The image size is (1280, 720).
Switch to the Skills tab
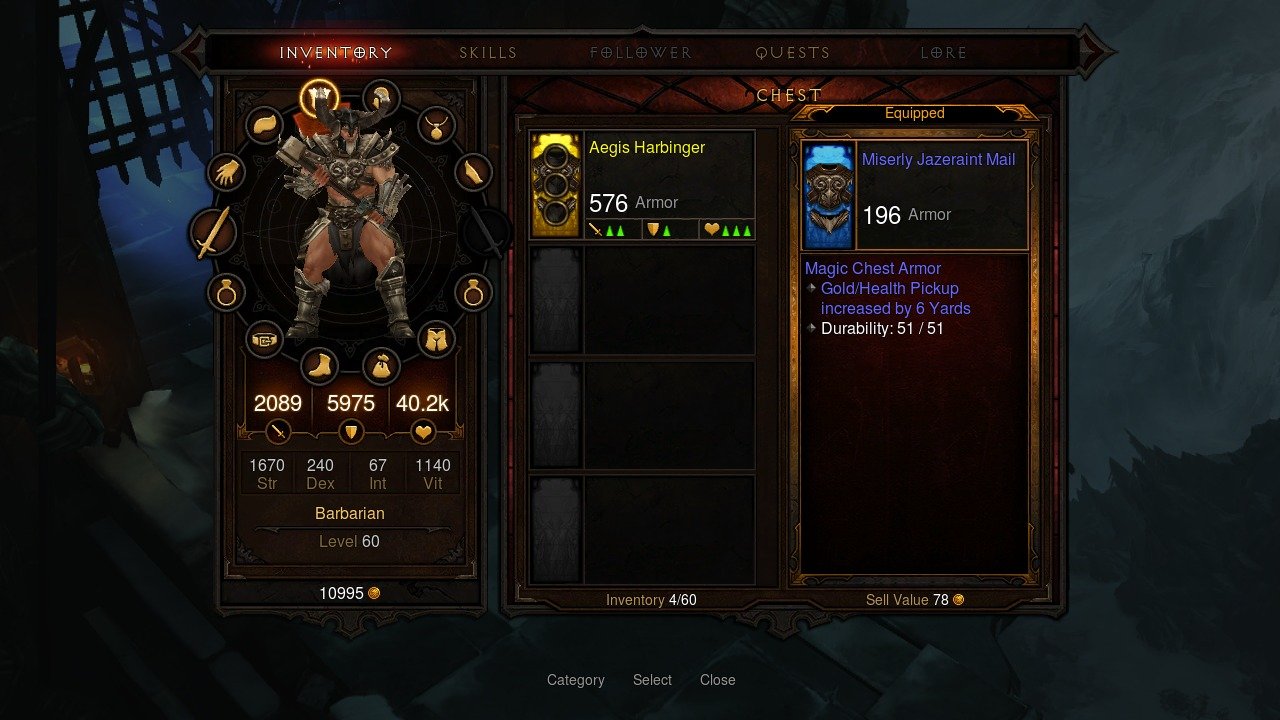pos(488,53)
